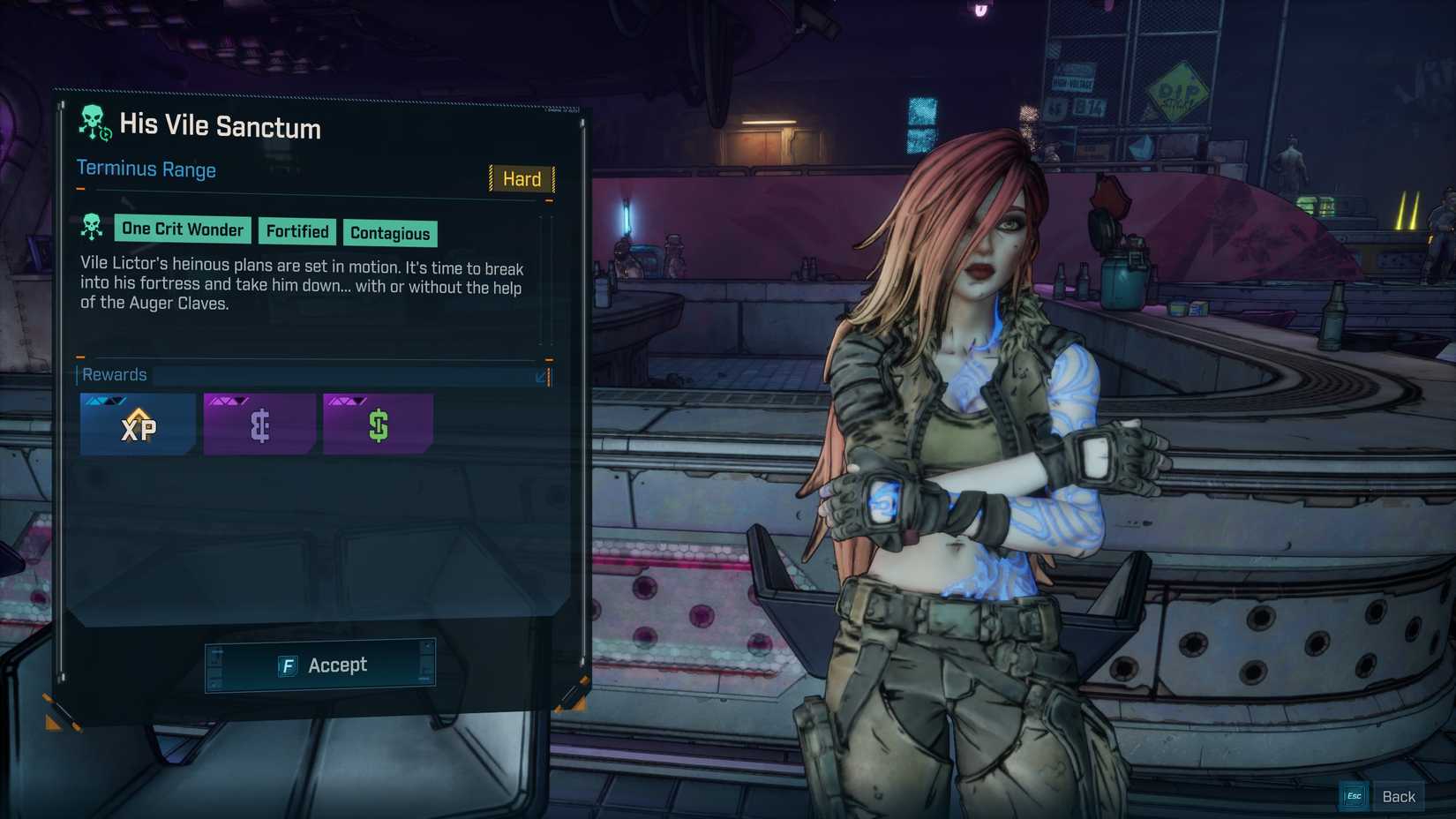Image resolution: width=1456 pixels, height=819 pixels.
Task: Toggle the Contagious modifier tag
Action: coord(390,233)
